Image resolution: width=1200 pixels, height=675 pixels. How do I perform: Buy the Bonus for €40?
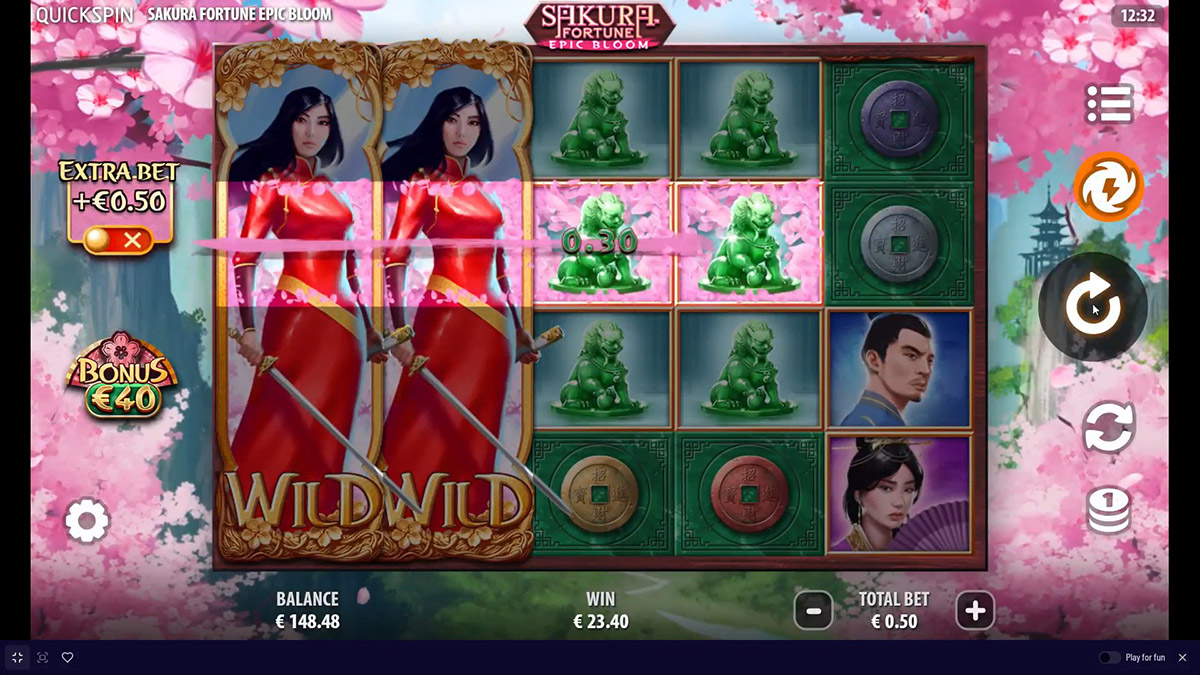[121, 376]
